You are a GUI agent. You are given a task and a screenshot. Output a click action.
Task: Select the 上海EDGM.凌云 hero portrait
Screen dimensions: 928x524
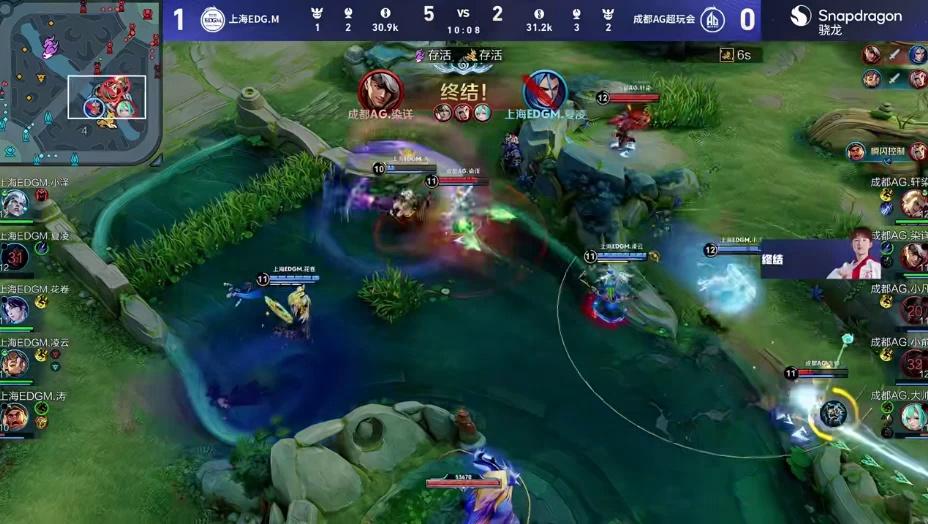(x=14, y=363)
